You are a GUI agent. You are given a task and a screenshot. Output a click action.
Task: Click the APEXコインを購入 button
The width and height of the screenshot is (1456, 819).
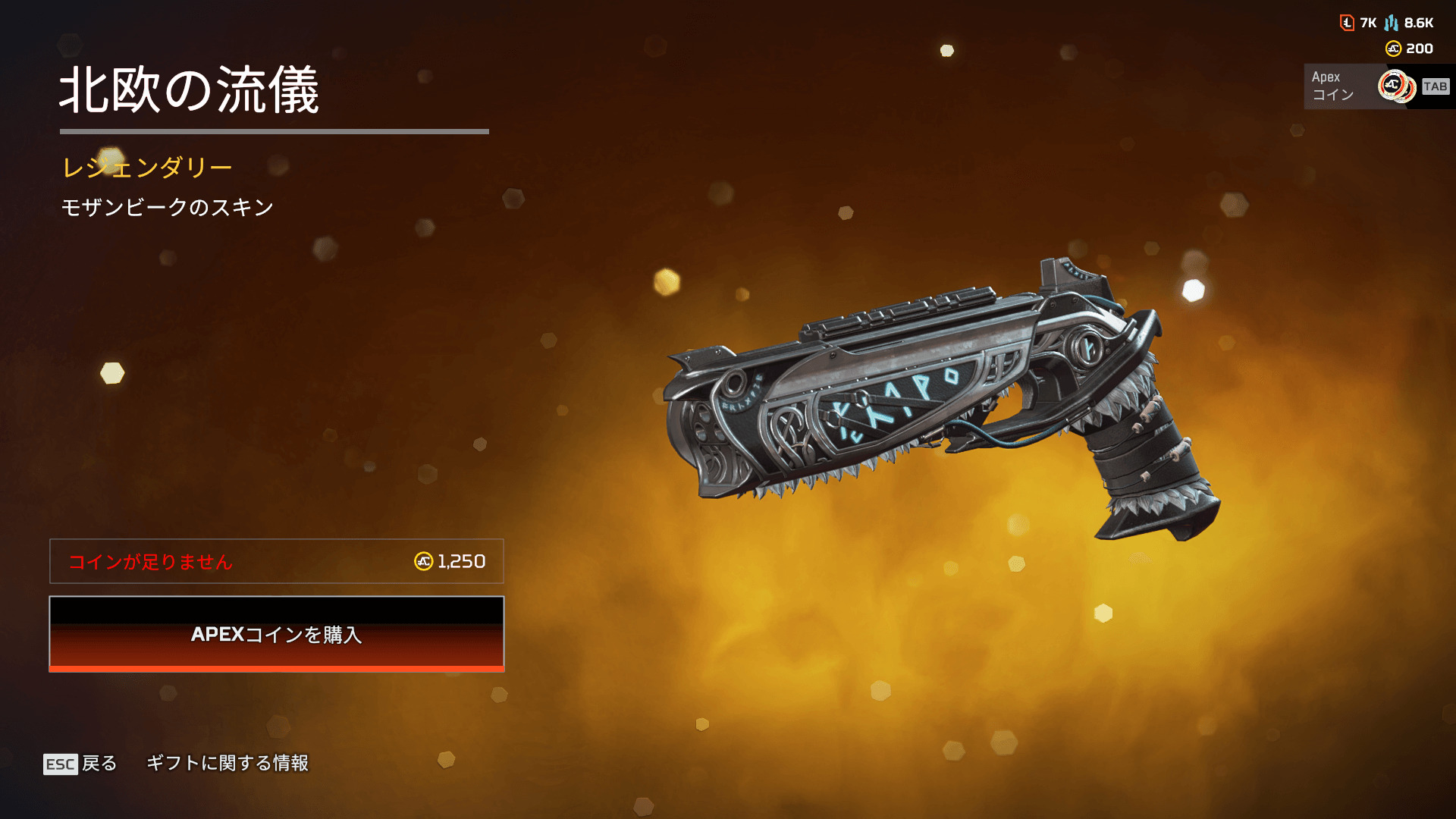277,634
